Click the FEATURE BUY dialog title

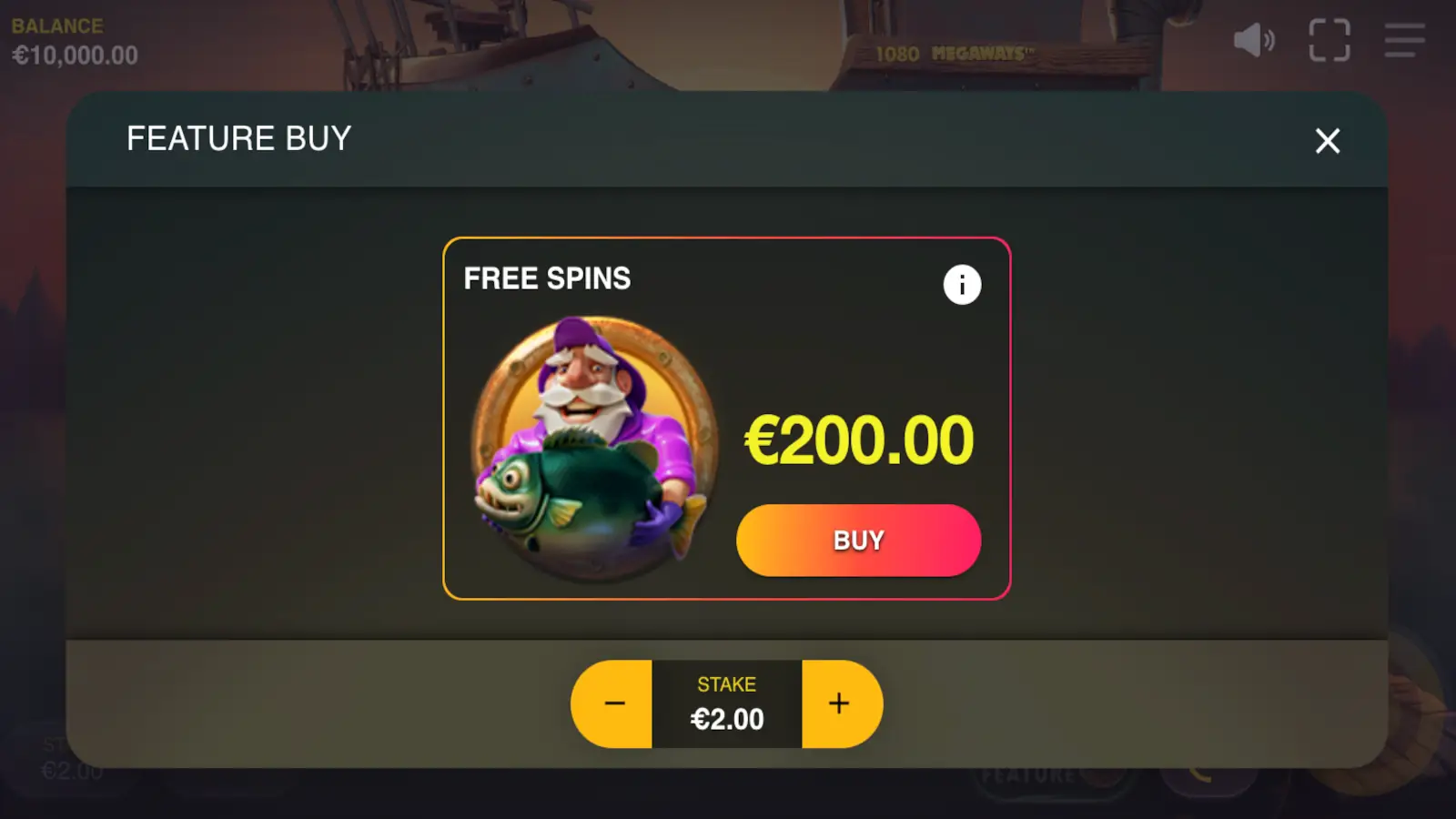coord(238,138)
